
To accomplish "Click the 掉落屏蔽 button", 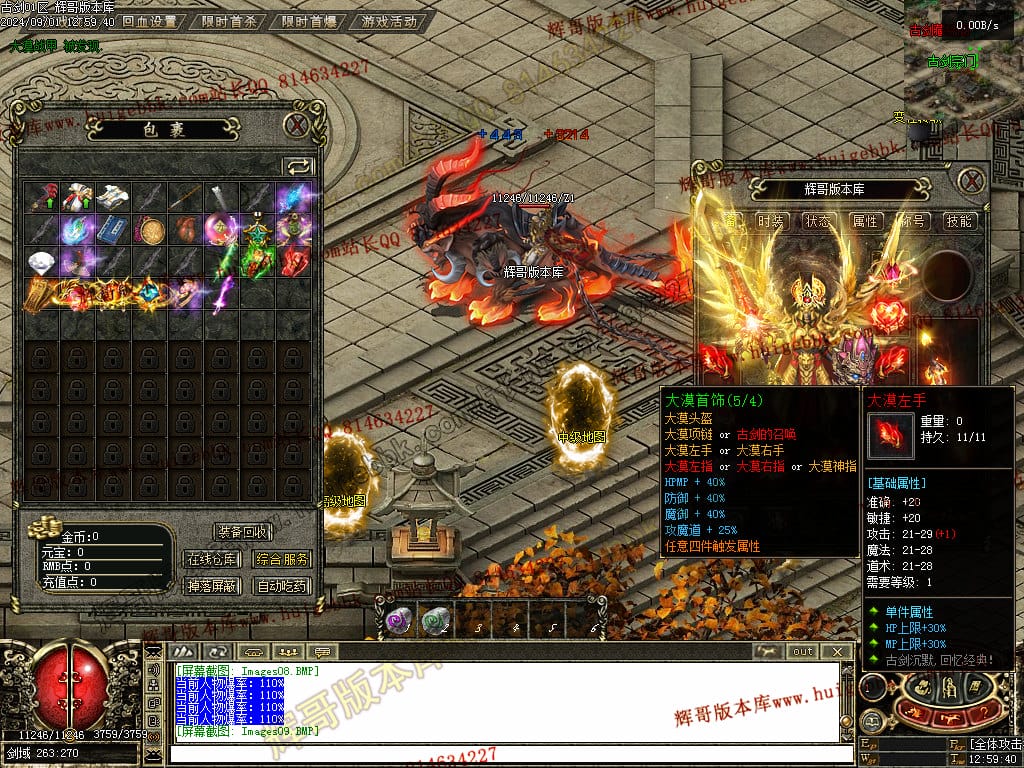I will (x=211, y=586).
